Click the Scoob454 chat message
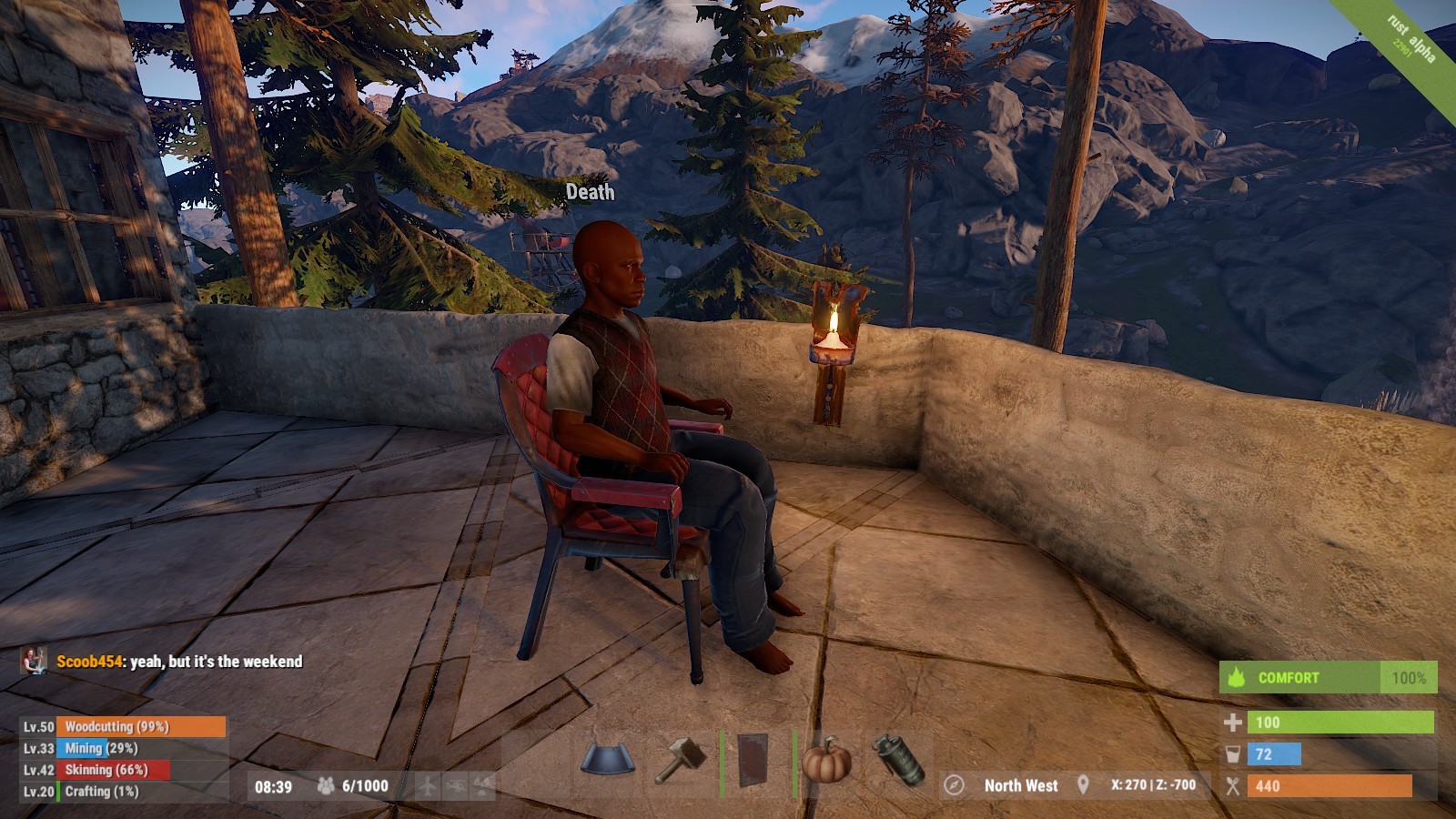 (179, 662)
